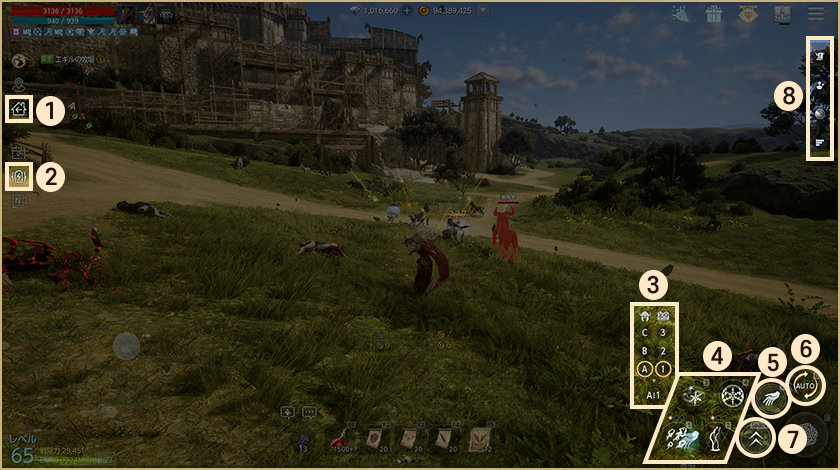The height and width of the screenshot is (470, 840).
Task: Tap the return-to-town house icon
Action: point(19,109)
